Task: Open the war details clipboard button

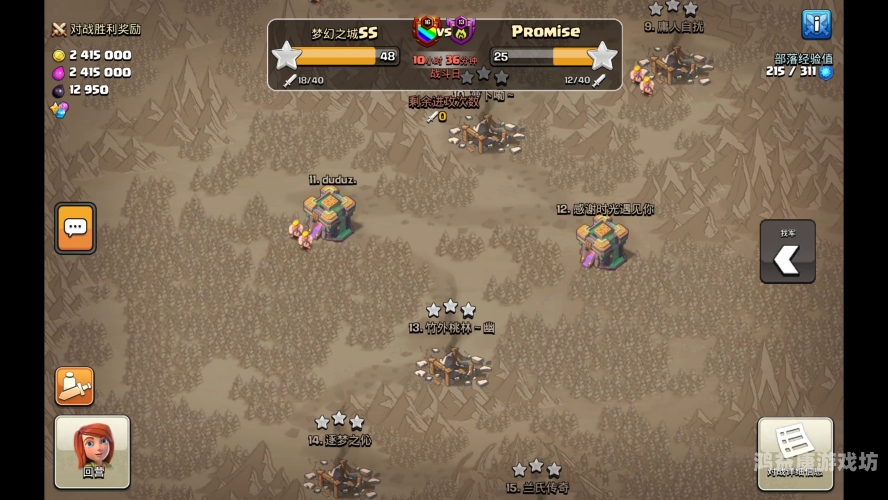Action: (795, 452)
